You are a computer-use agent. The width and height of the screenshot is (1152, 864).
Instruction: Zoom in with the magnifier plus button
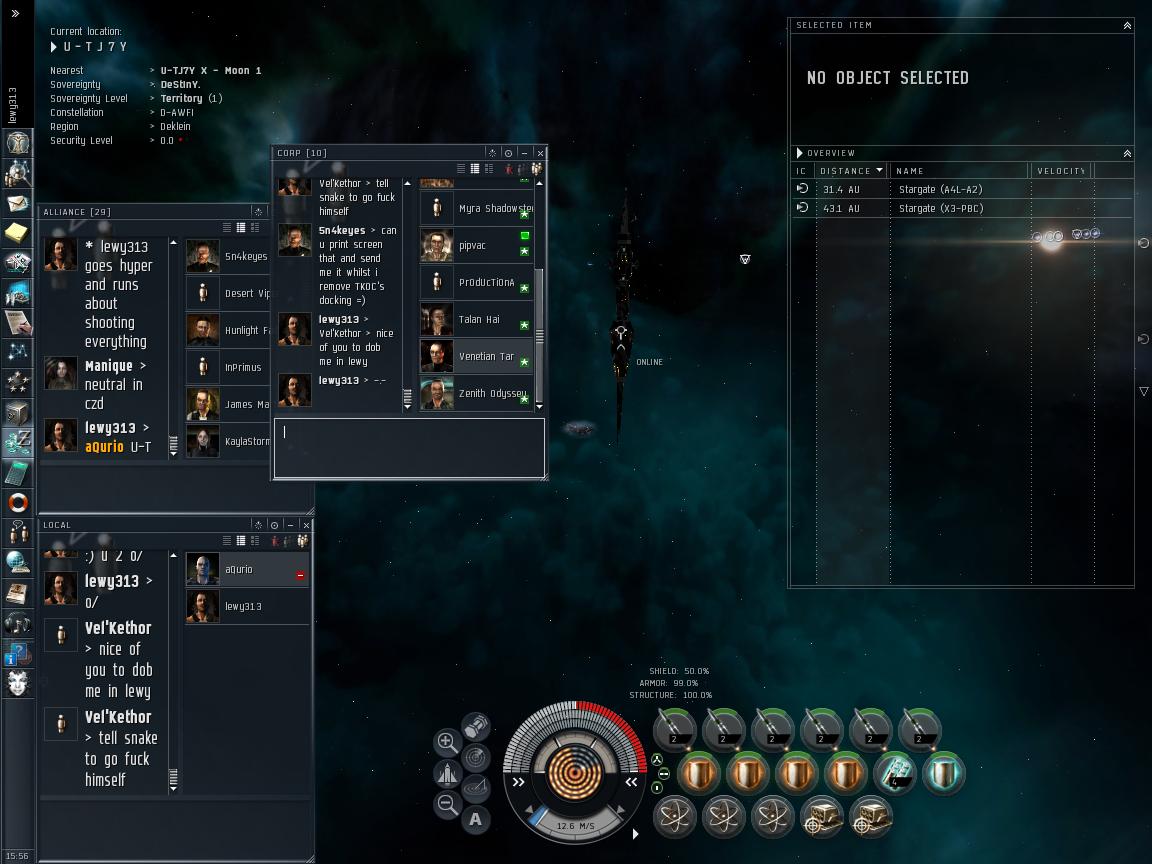point(447,742)
